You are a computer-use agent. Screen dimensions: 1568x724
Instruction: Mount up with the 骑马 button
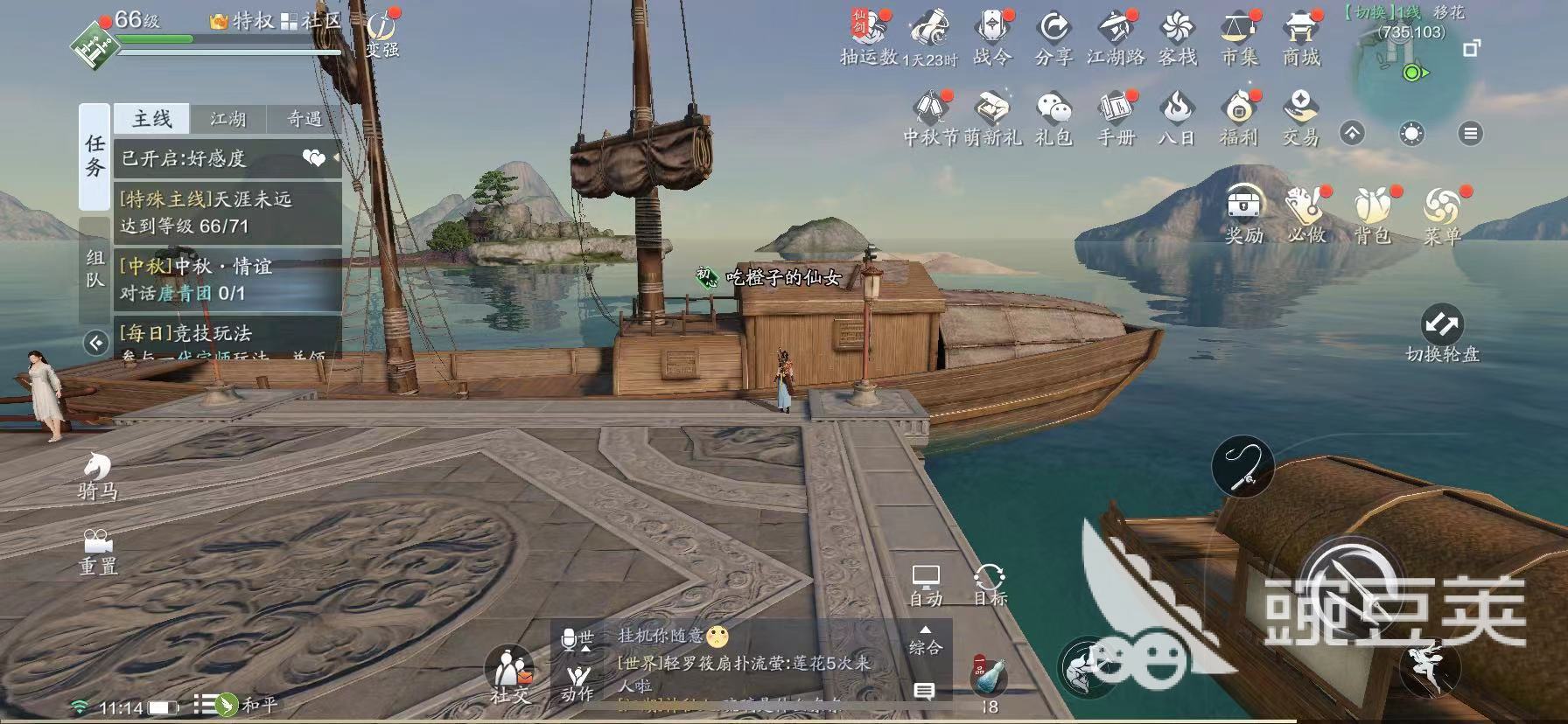97,477
